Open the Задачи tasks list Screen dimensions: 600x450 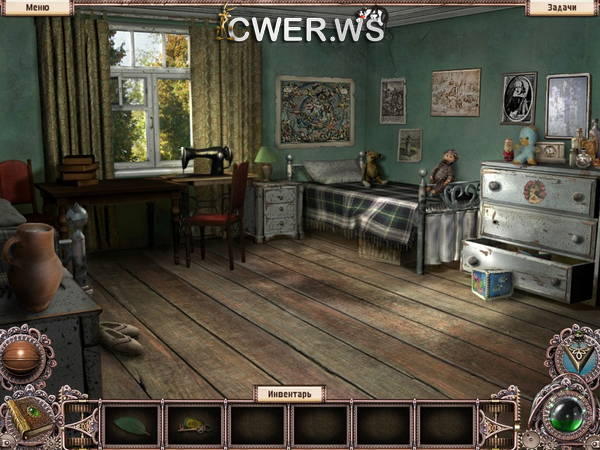[x=561, y=7]
